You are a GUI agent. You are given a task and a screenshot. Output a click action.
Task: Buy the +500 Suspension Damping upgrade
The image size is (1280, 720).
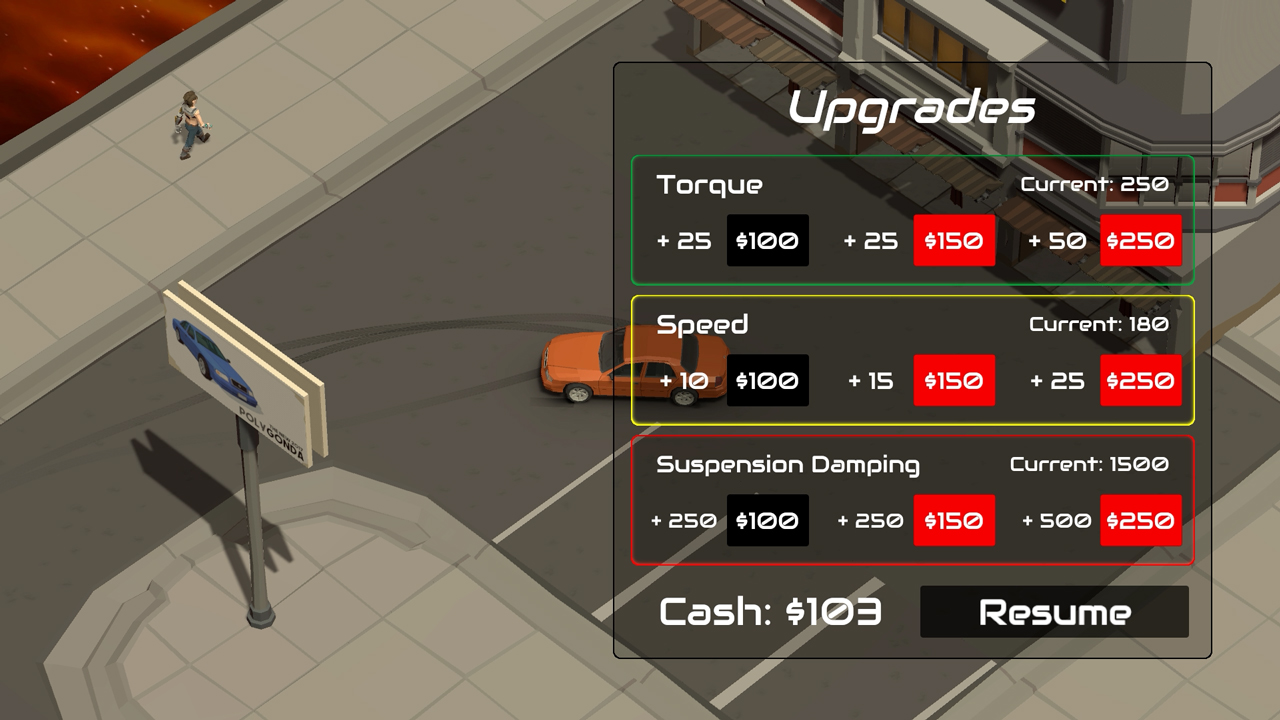tap(1140, 520)
